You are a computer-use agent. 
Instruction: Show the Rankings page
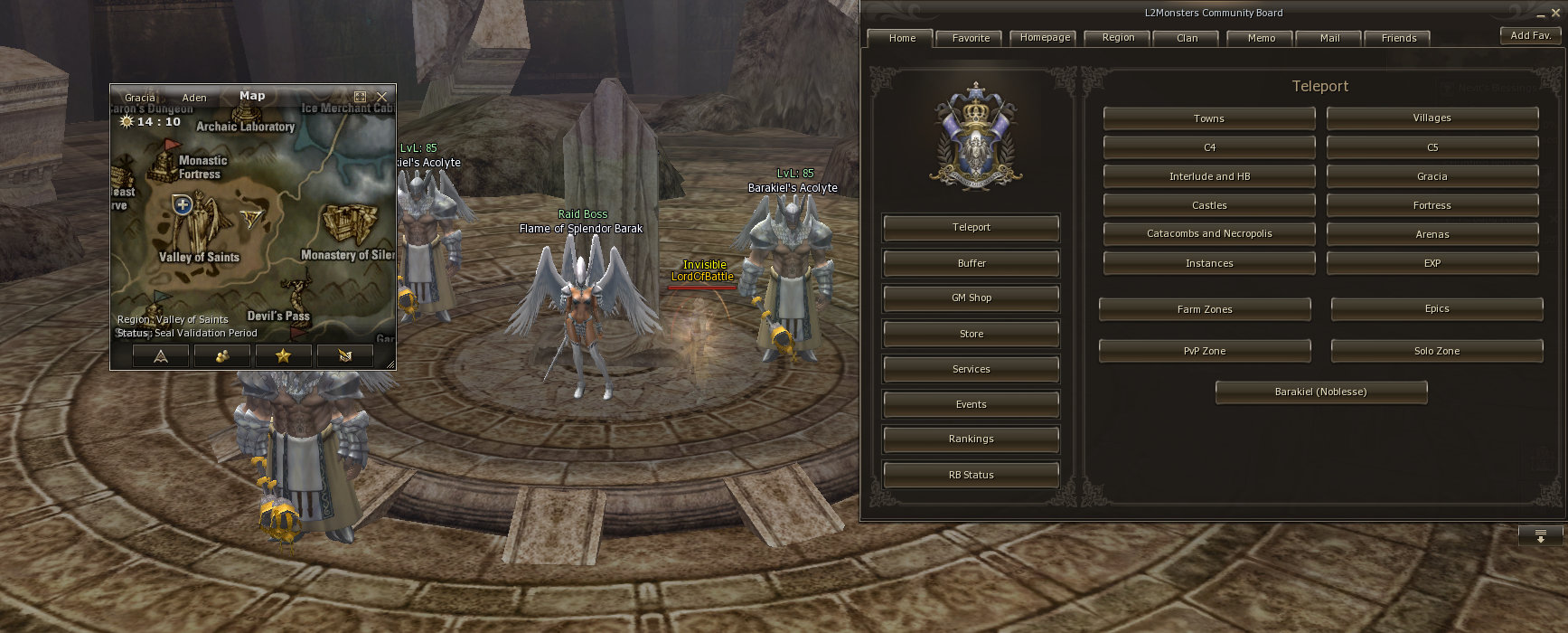coord(971,439)
